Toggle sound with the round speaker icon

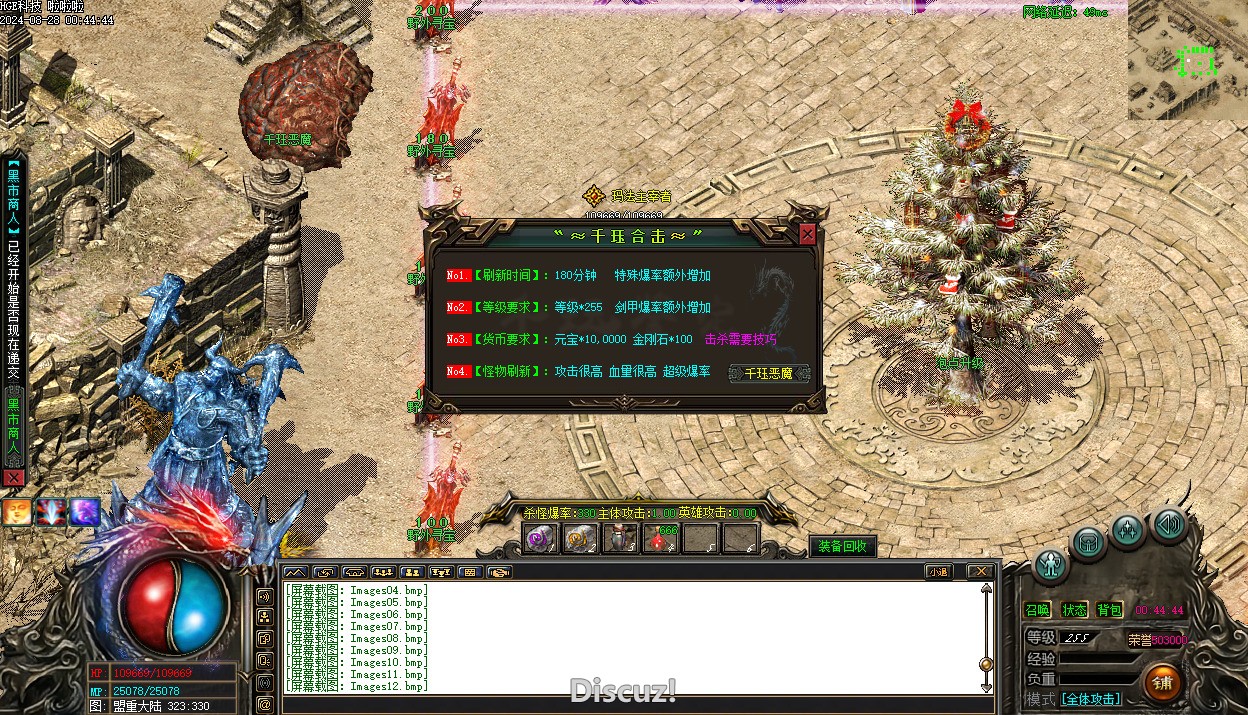(1167, 524)
